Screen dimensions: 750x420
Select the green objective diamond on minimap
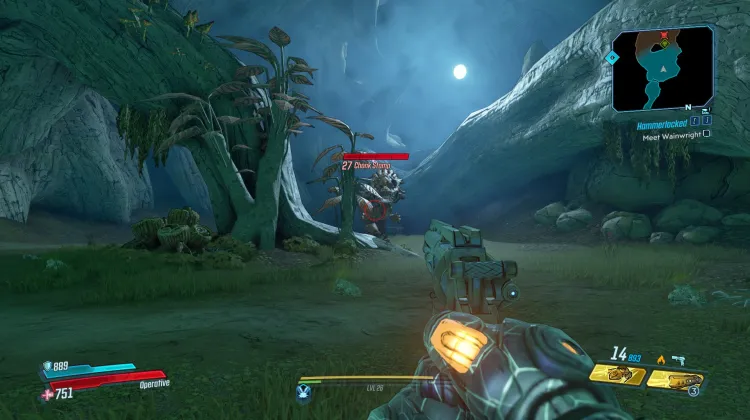pyautogui.click(x=663, y=43)
